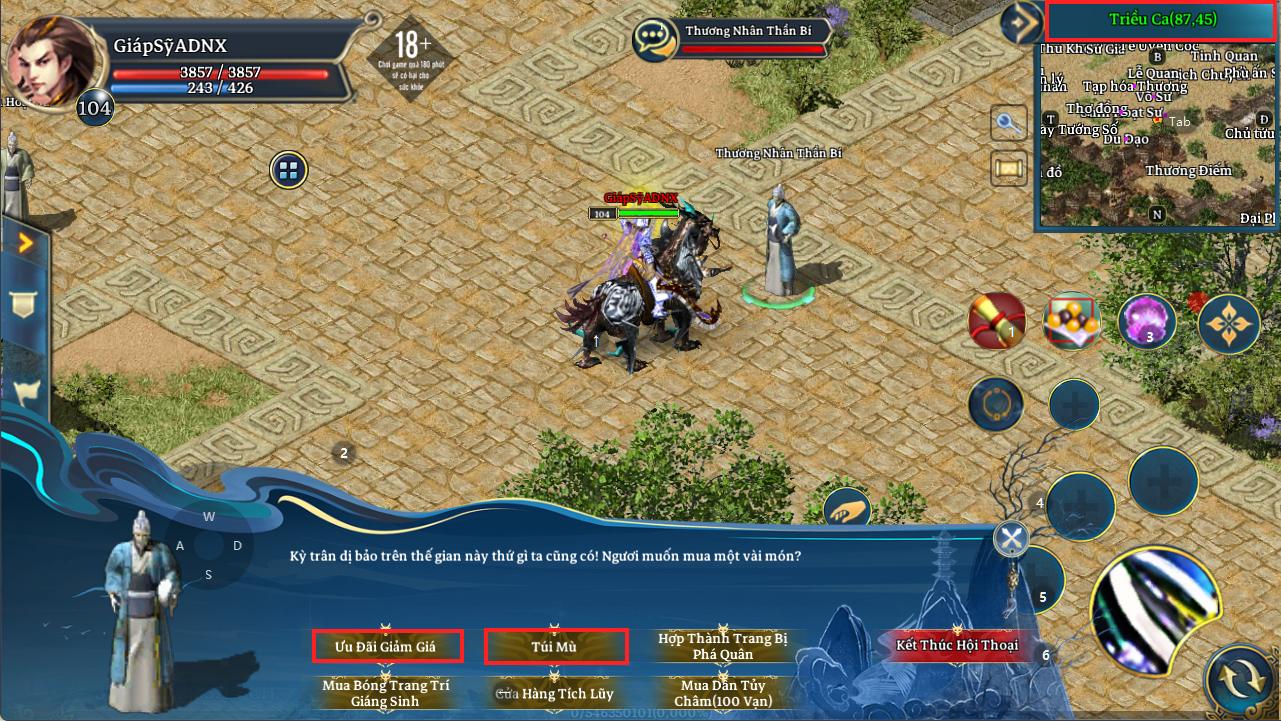Image resolution: width=1281 pixels, height=721 pixels.
Task: Open the scroll icon beside the minimap
Action: [x=1009, y=168]
